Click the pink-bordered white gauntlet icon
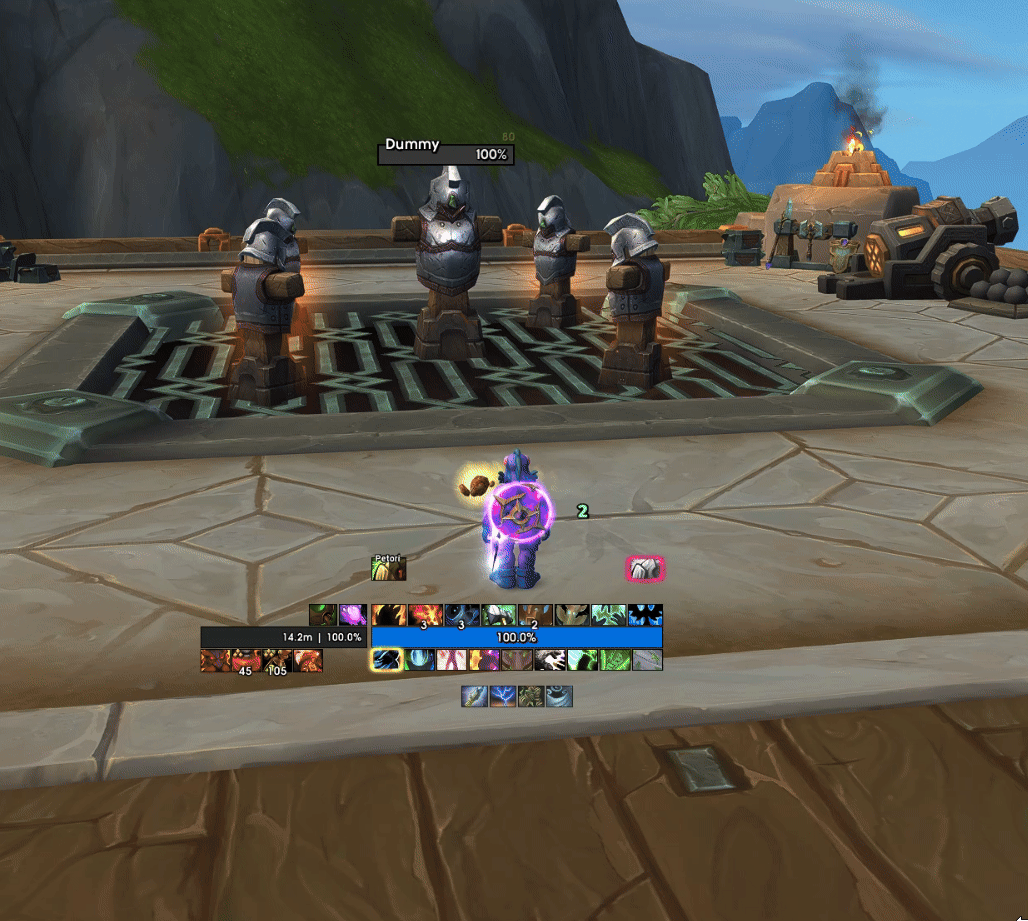This screenshot has height=921, width=1028. coord(645,569)
